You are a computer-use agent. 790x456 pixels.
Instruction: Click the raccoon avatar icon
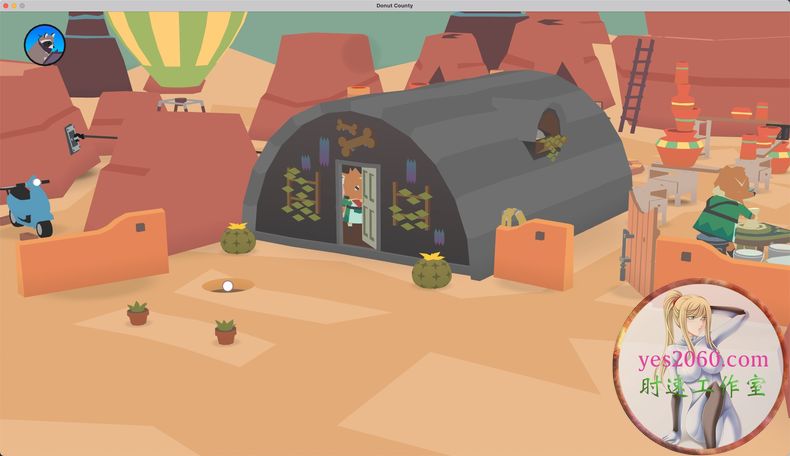(44, 44)
